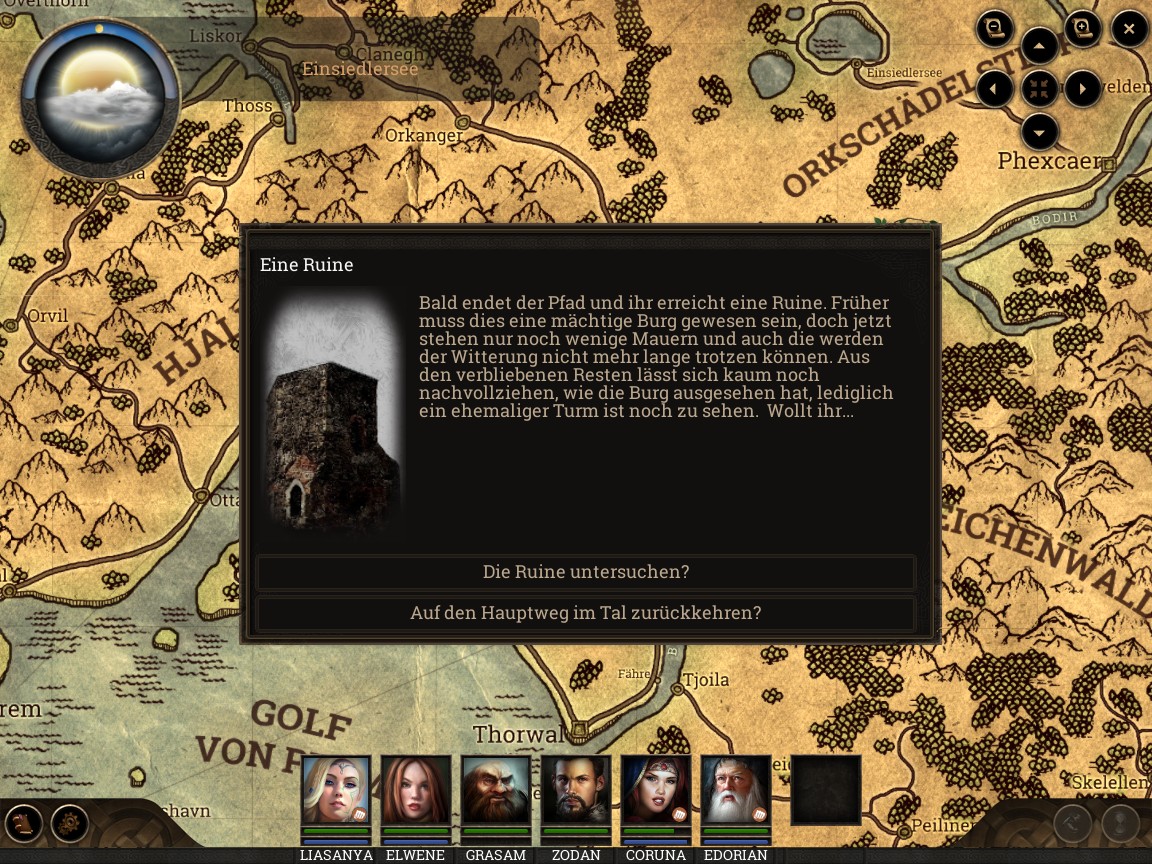Select the dwarf Grasam's portrait
The width and height of the screenshot is (1152, 864).
click(x=496, y=790)
